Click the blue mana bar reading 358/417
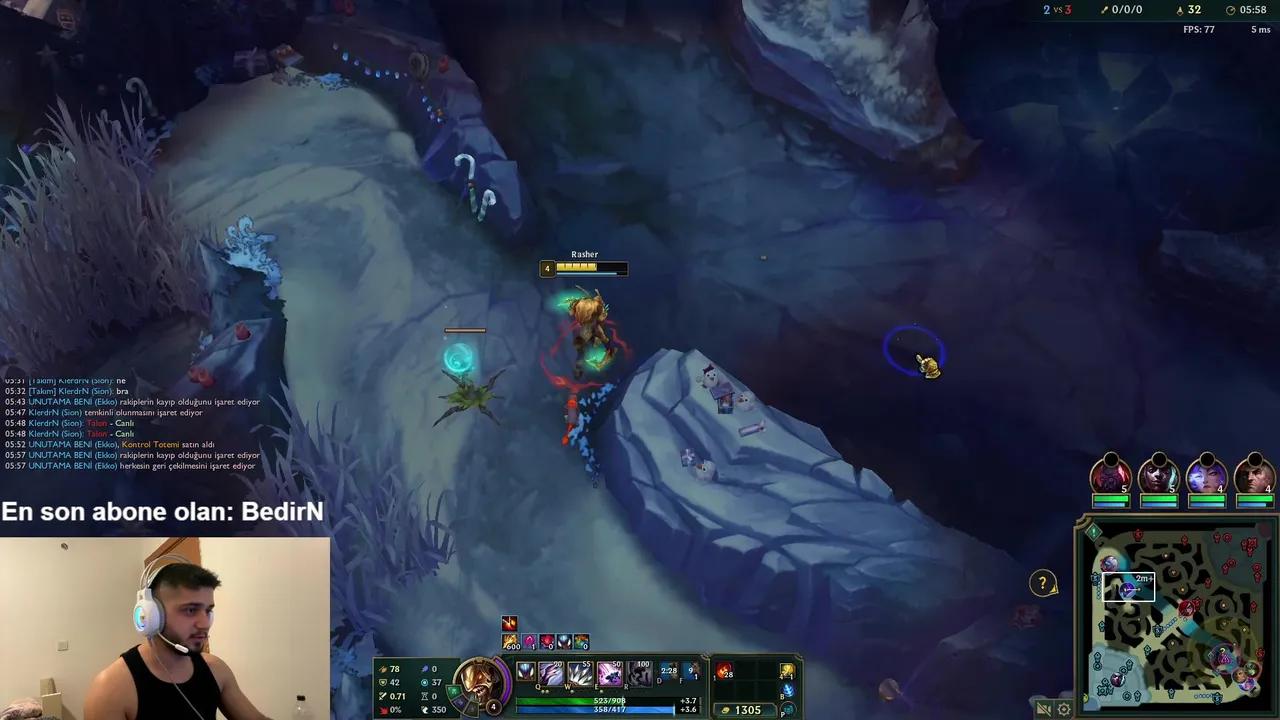 click(612, 711)
